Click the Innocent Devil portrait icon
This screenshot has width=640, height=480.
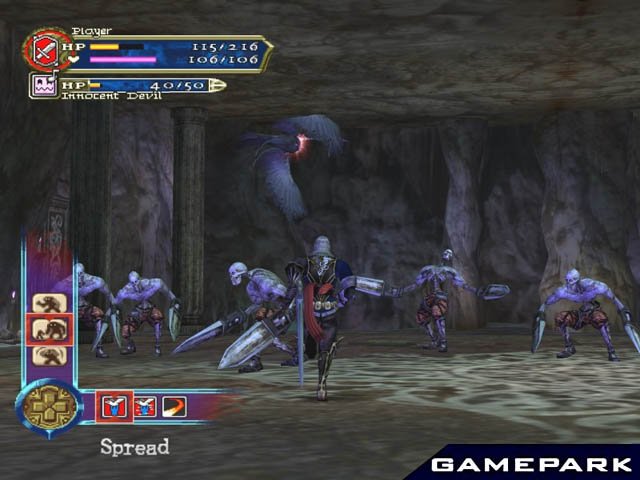click(x=44, y=86)
